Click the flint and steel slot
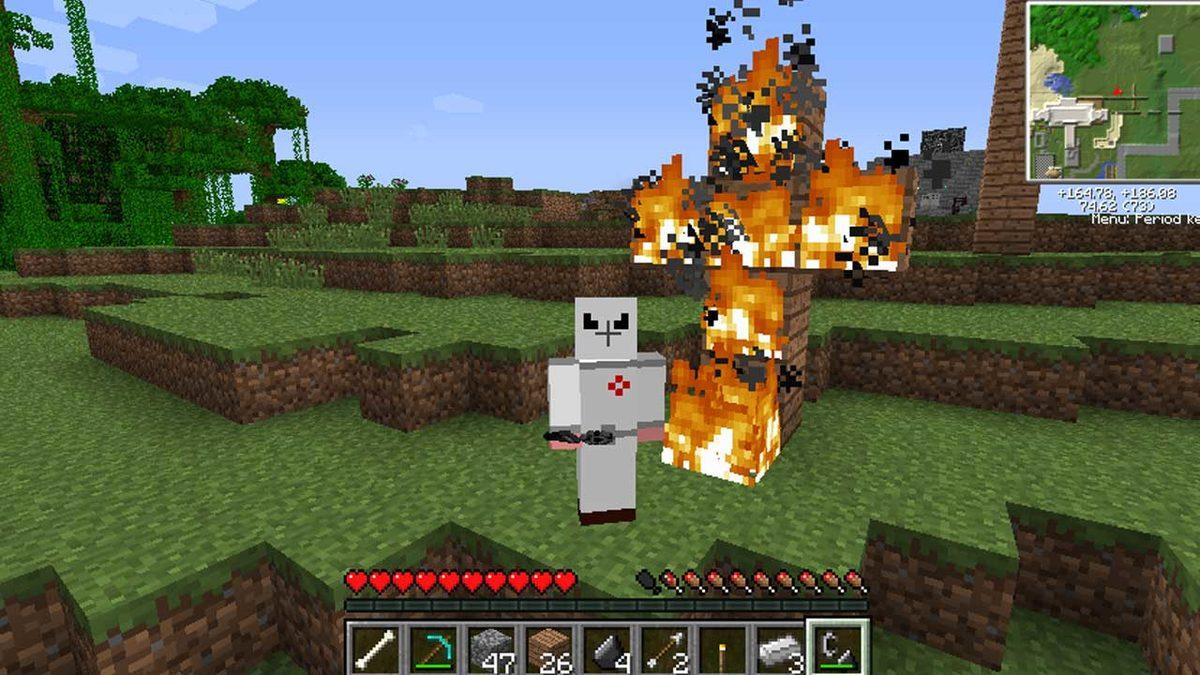 (836, 648)
